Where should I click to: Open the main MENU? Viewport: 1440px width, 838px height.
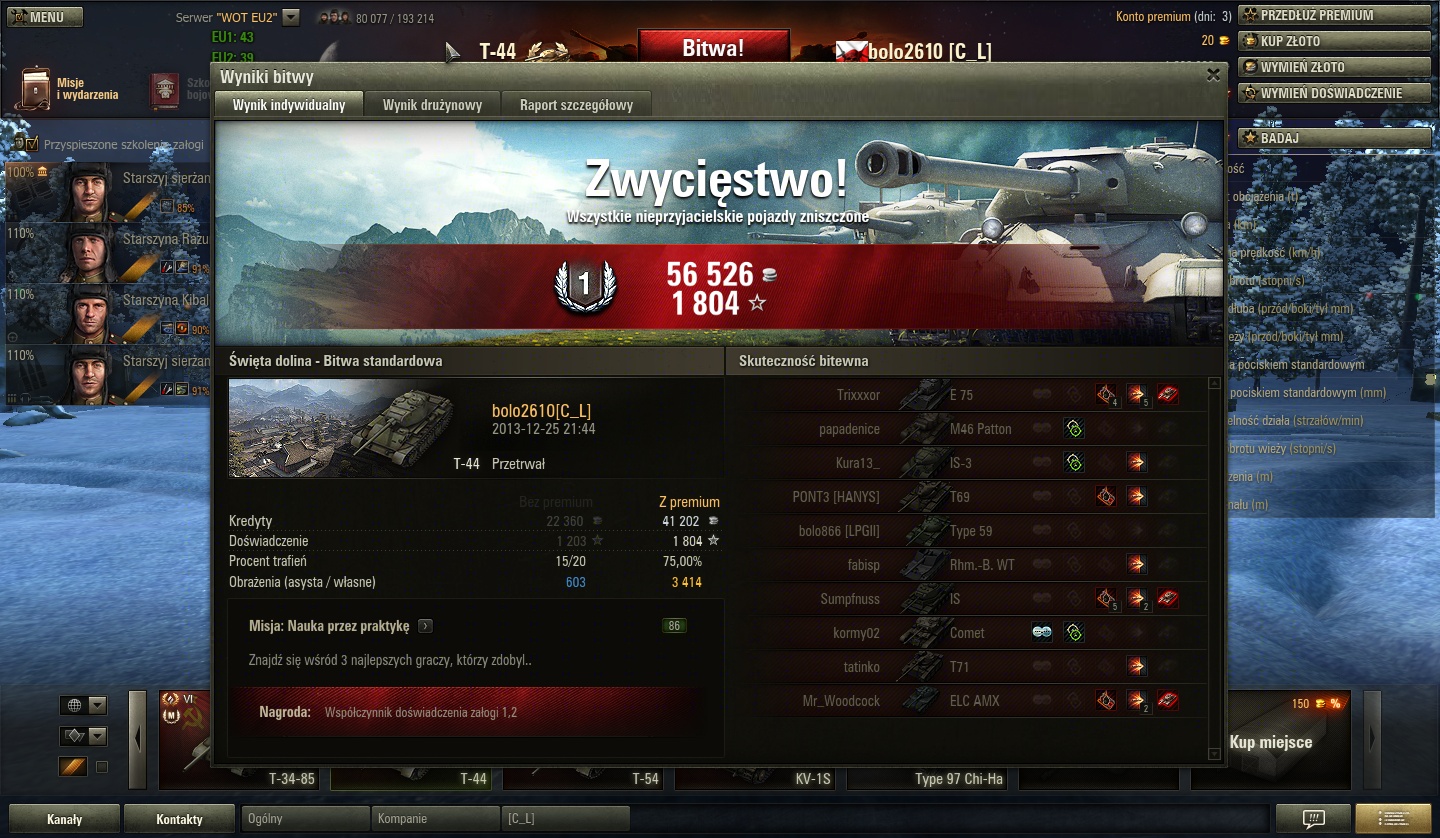click(42, 17)
